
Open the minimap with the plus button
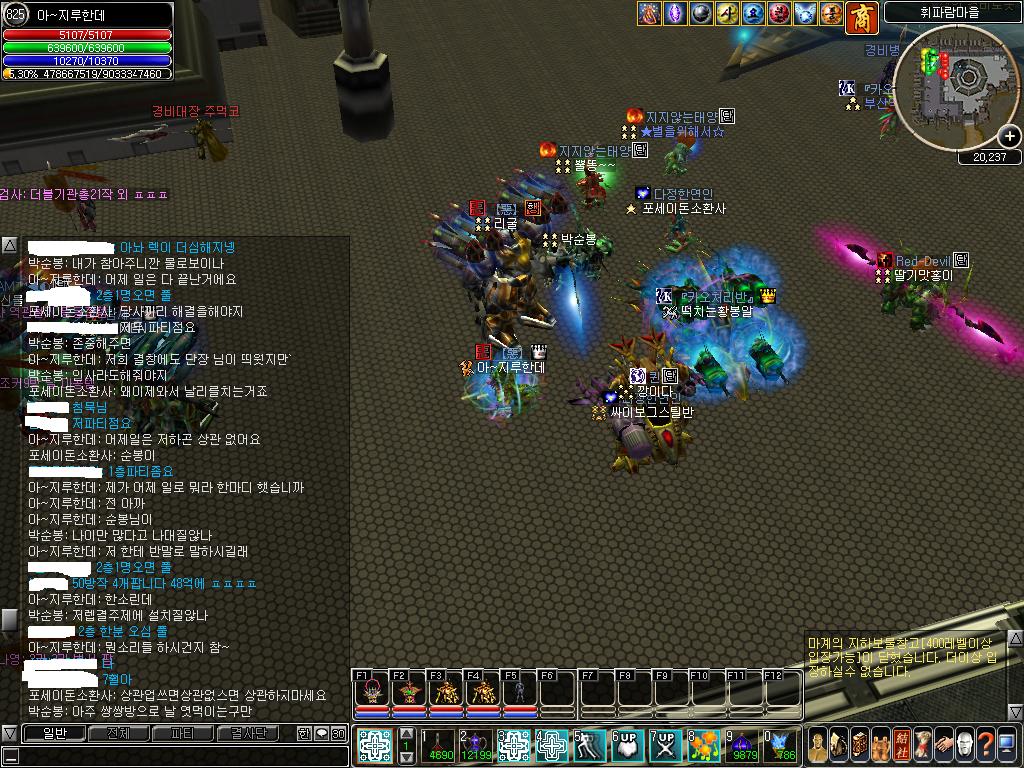[x=1010, y=136]
